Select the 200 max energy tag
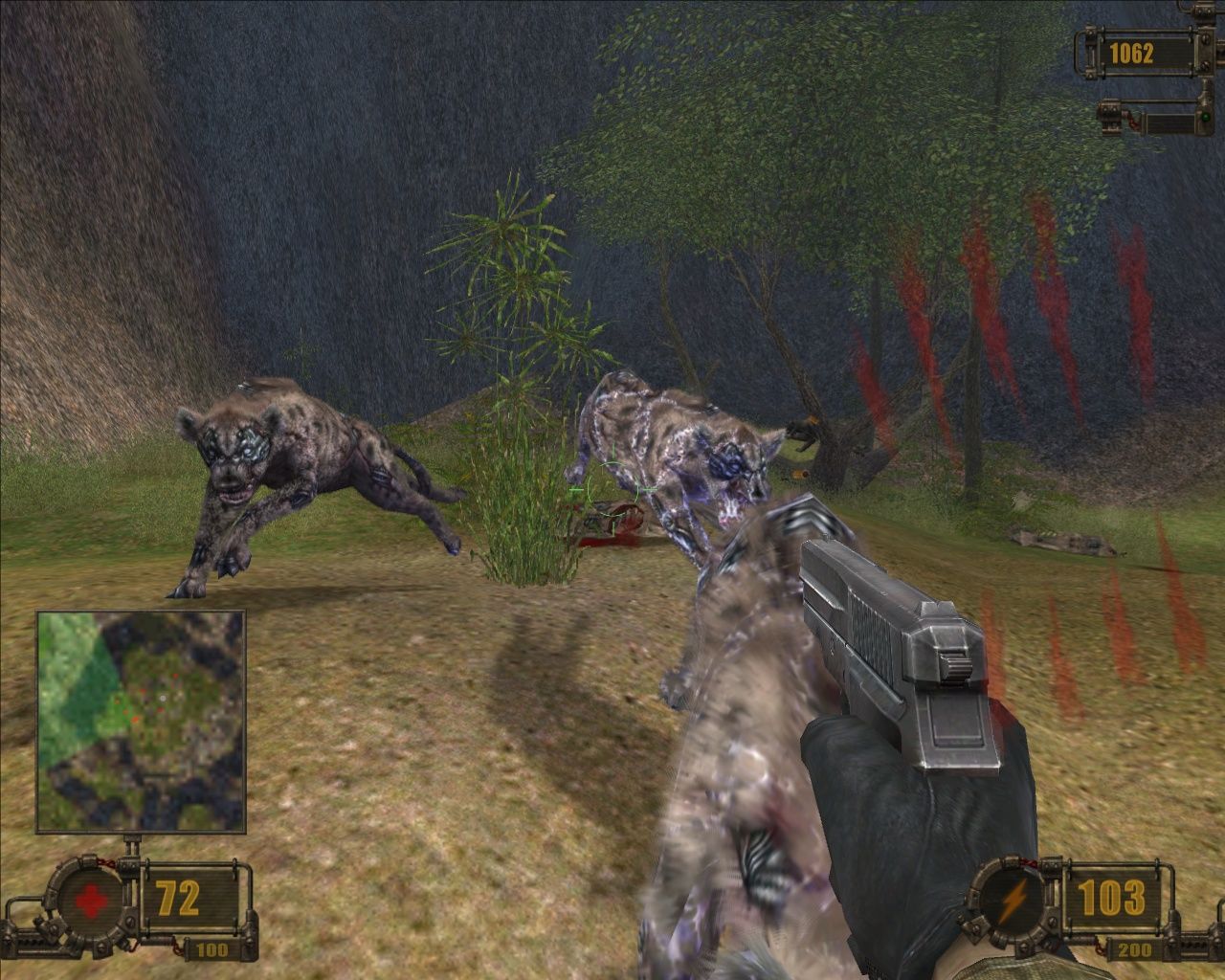 1137,951
